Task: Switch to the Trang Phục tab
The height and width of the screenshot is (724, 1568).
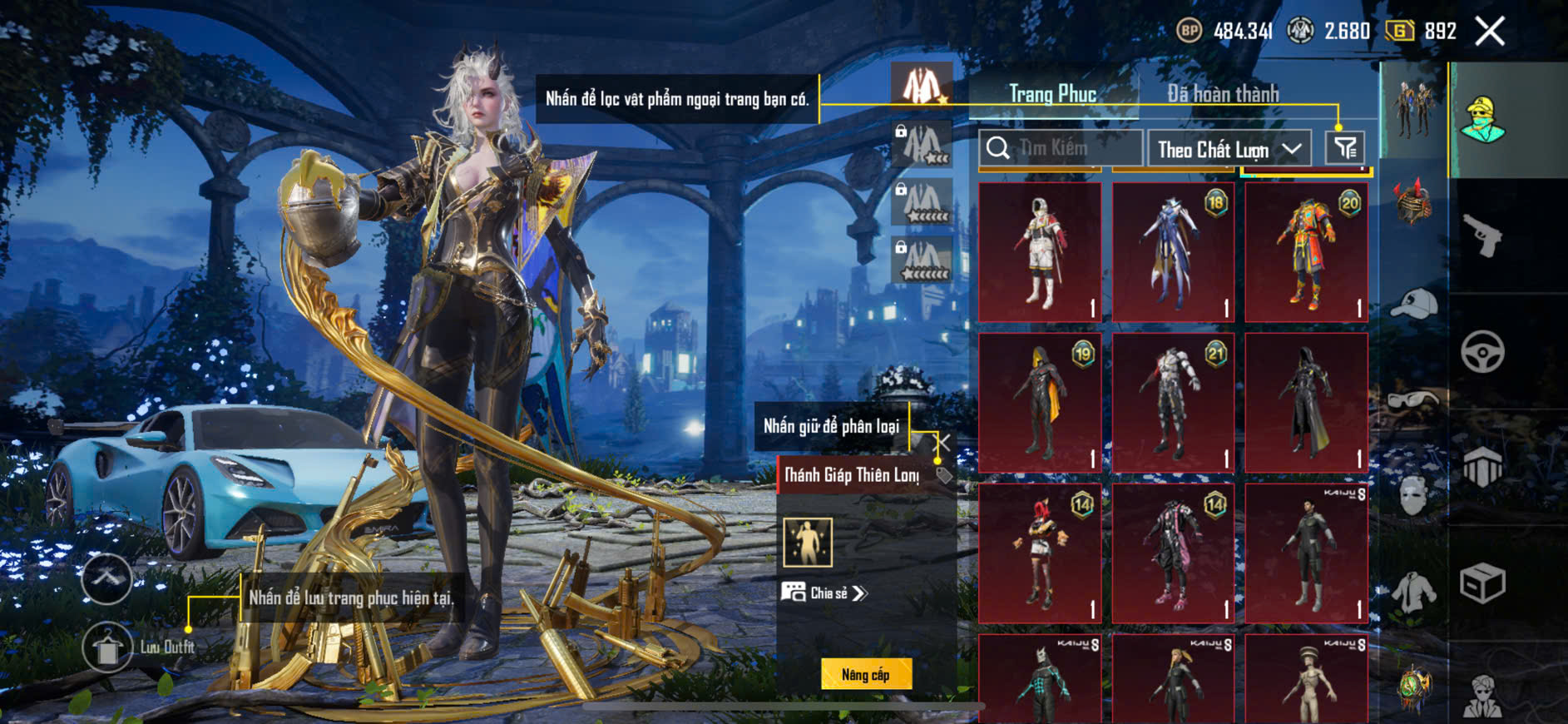Action: point(1052,94)
